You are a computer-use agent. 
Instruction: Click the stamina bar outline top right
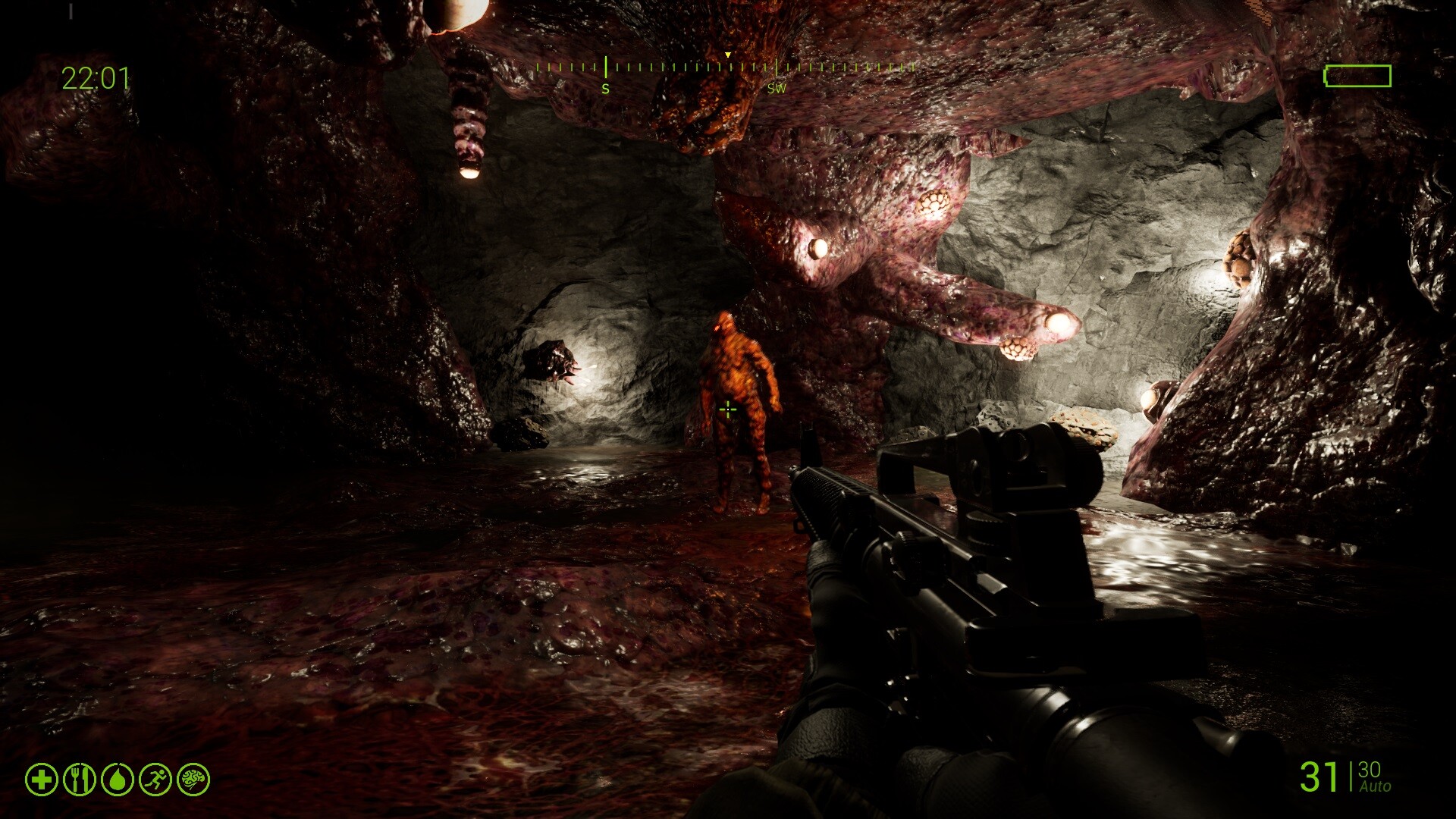click(x=1356, y=76)
